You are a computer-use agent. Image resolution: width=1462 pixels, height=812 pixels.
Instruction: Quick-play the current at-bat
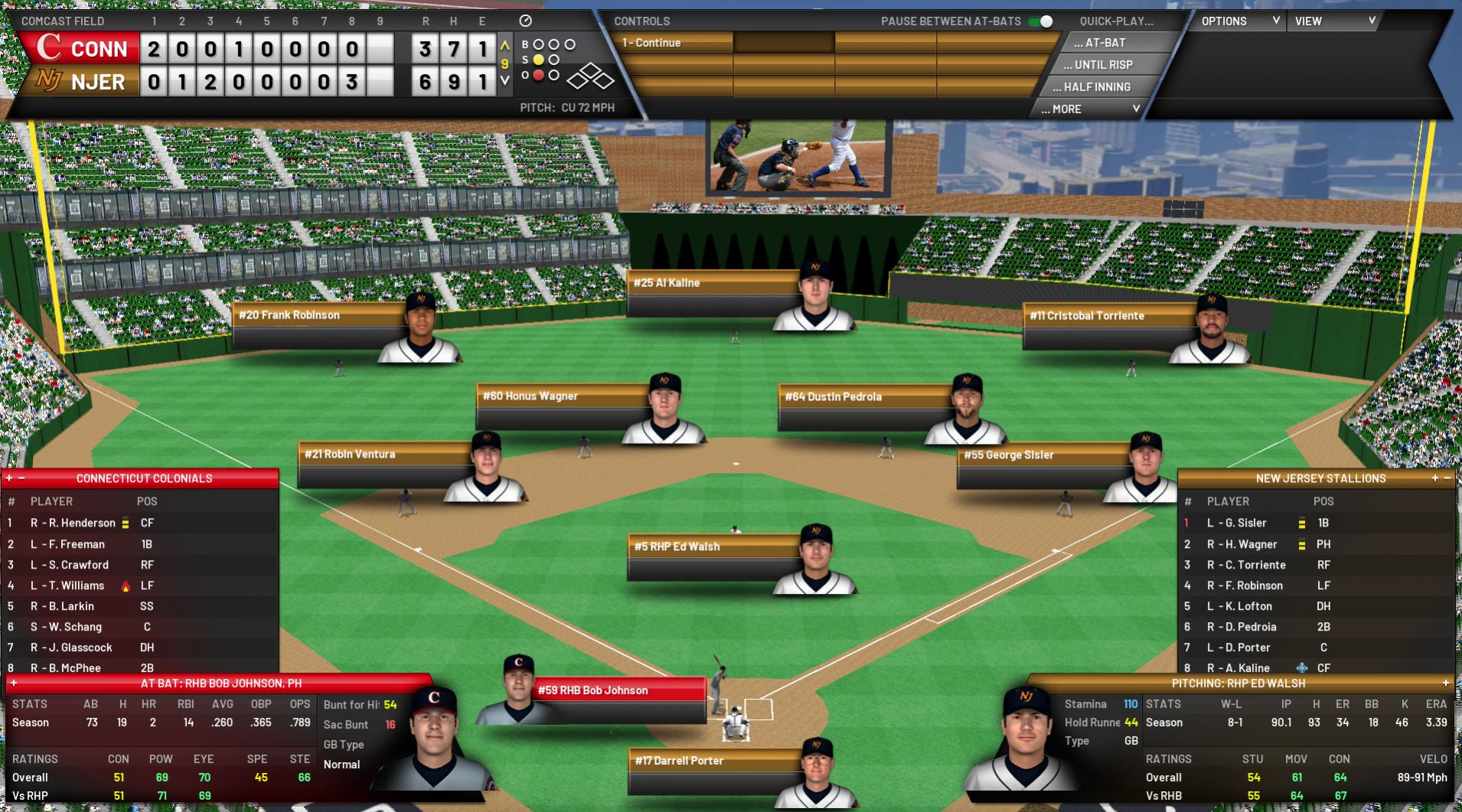tap(1105, 43)
